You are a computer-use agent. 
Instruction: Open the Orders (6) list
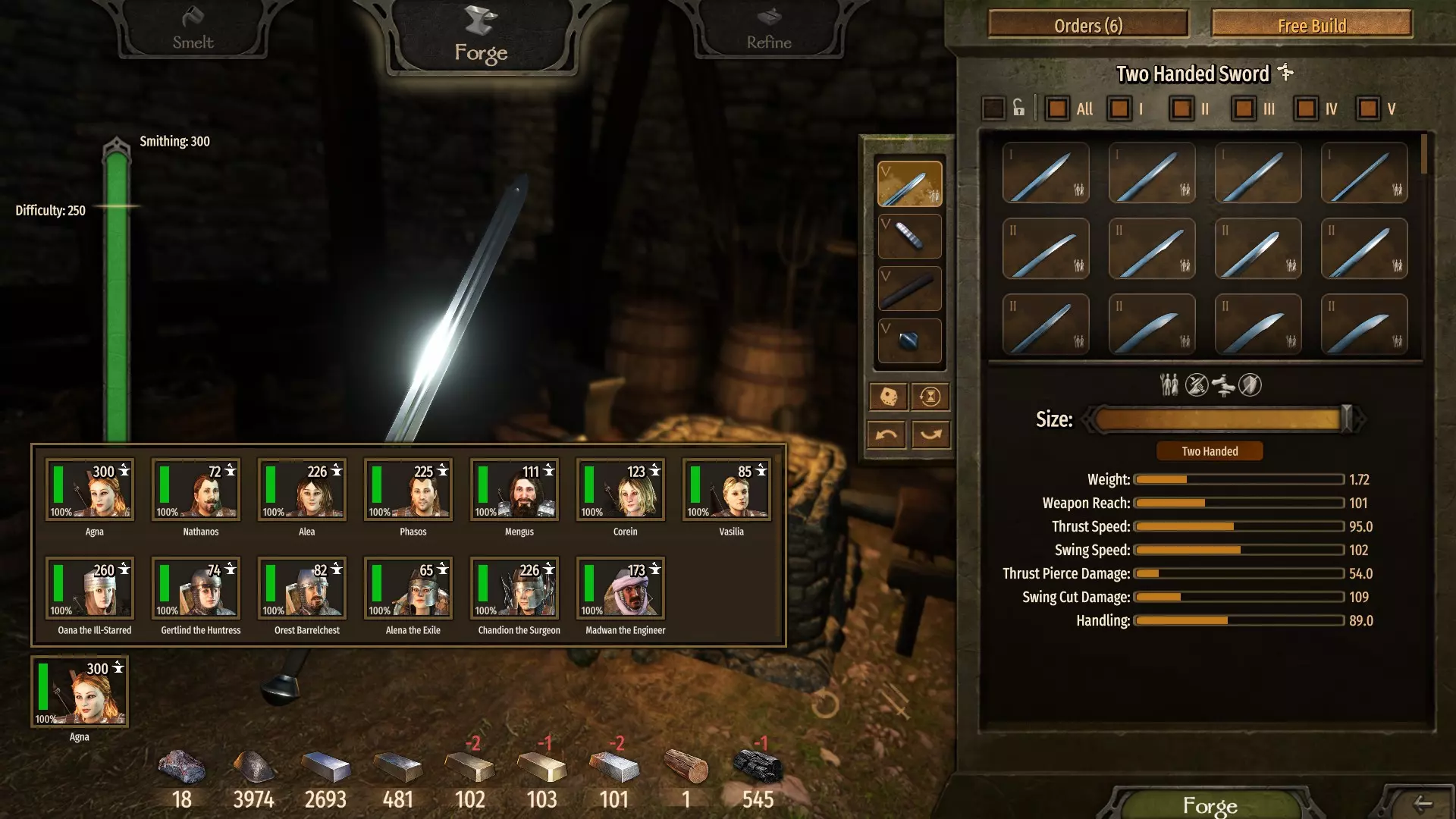click(x=1087, y=25)
